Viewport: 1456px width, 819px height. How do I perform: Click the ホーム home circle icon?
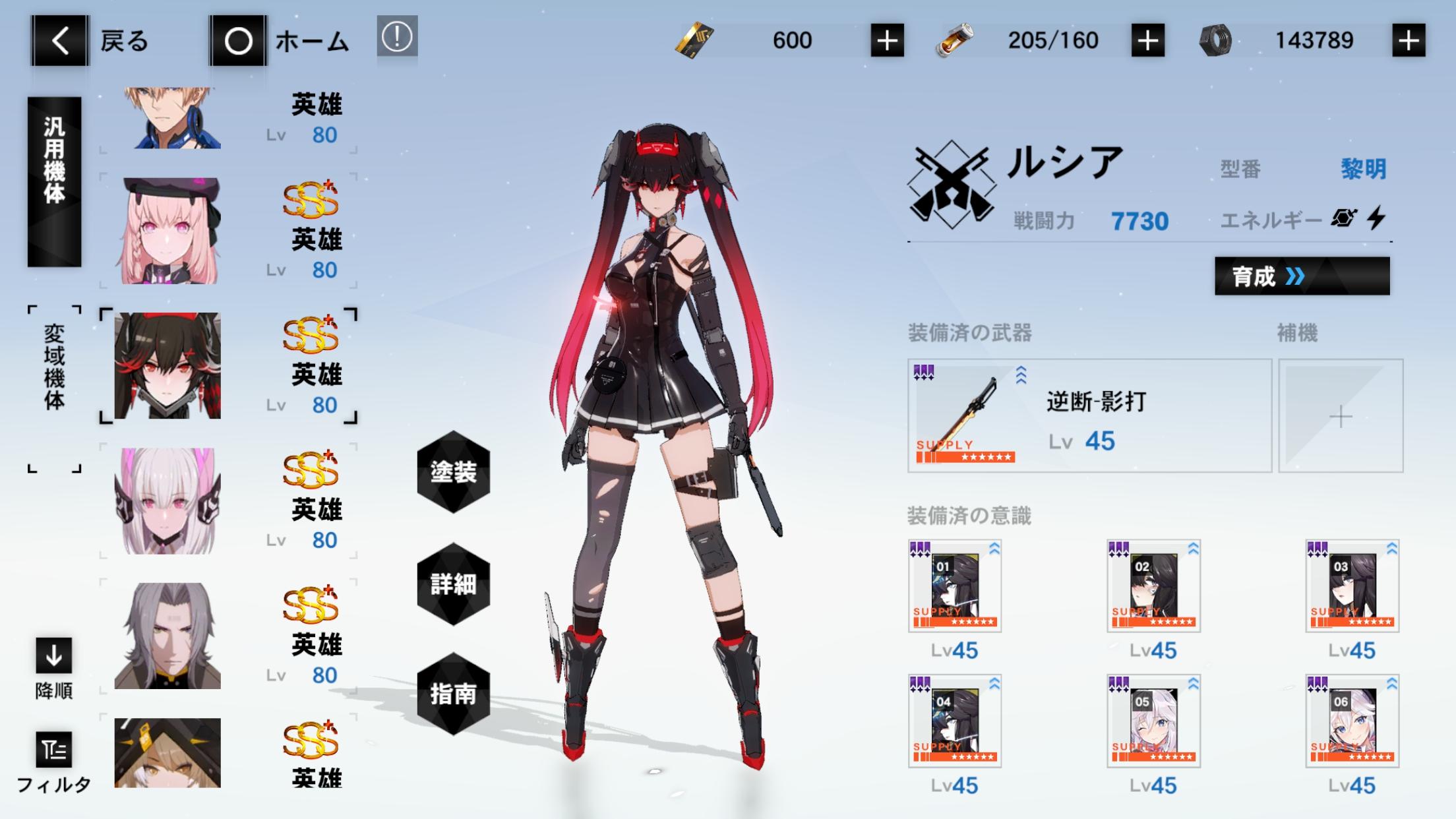(x=239, y=40)
